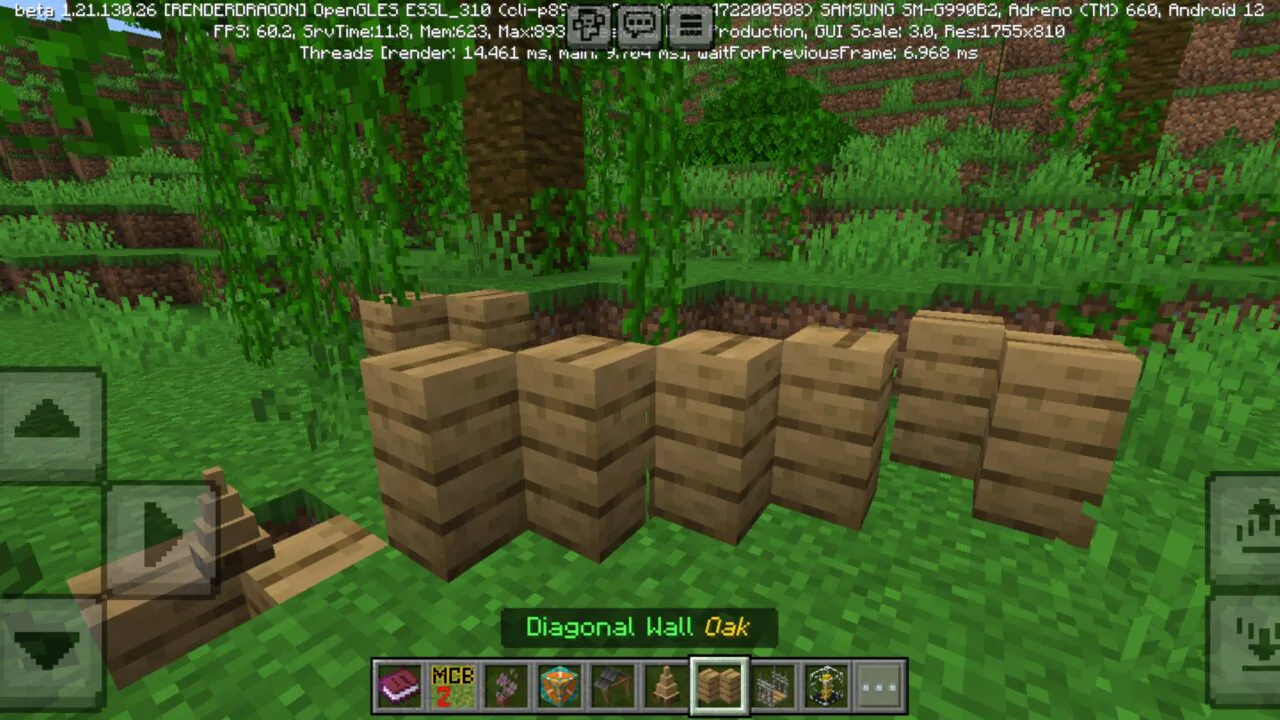The width and height of the screenshot is (1280, 720).
Task: Open the extra hotbar slot with three dots
Action: (879, 684)
